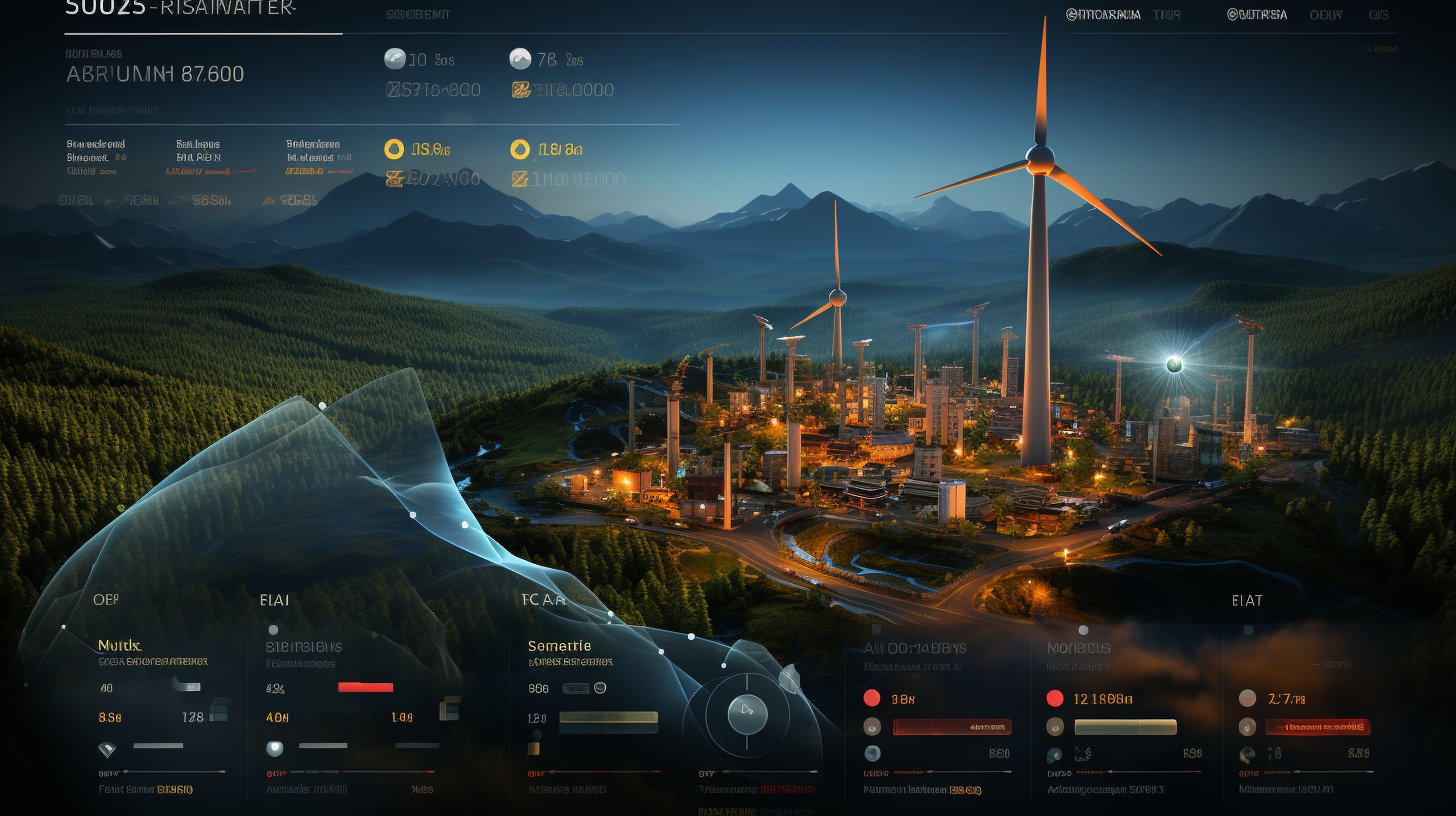Click the red circle icon beside 12 1808
Screen dimensions: 1456x816
point(1054,698)
